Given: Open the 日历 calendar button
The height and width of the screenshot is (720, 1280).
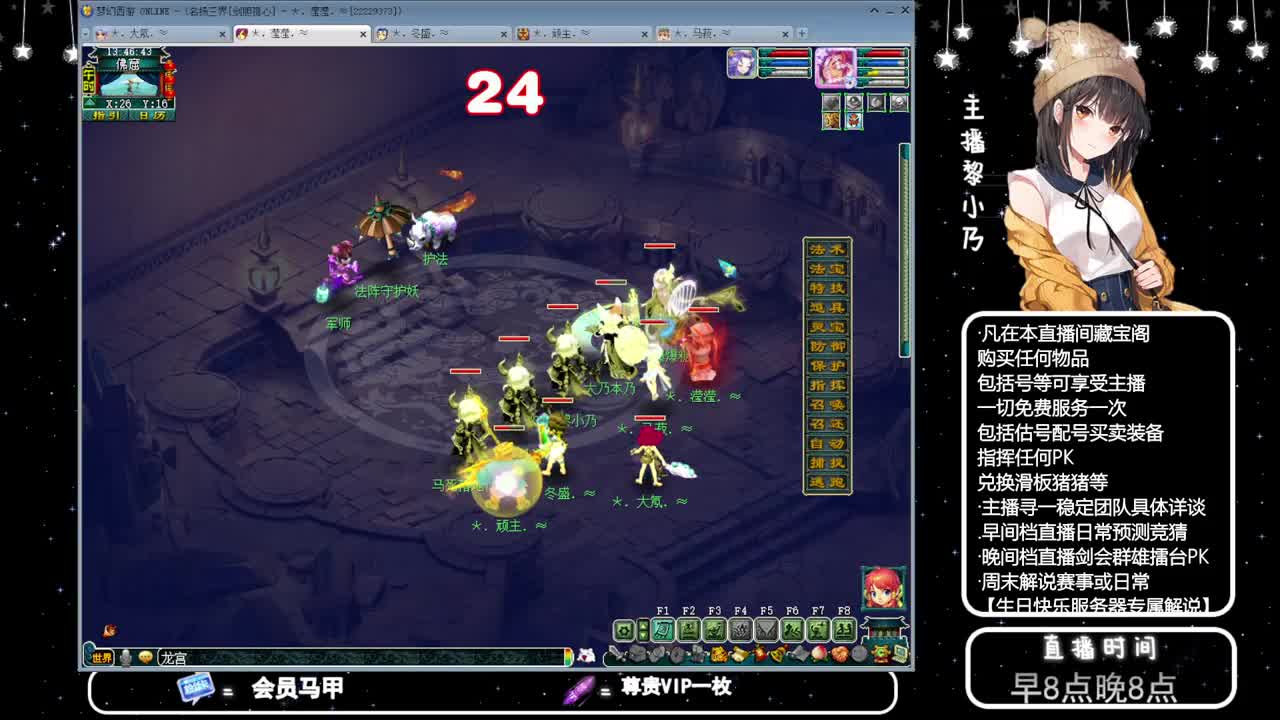Looking at the screenshot, I should pyautogui.click(x=152, y=115).
